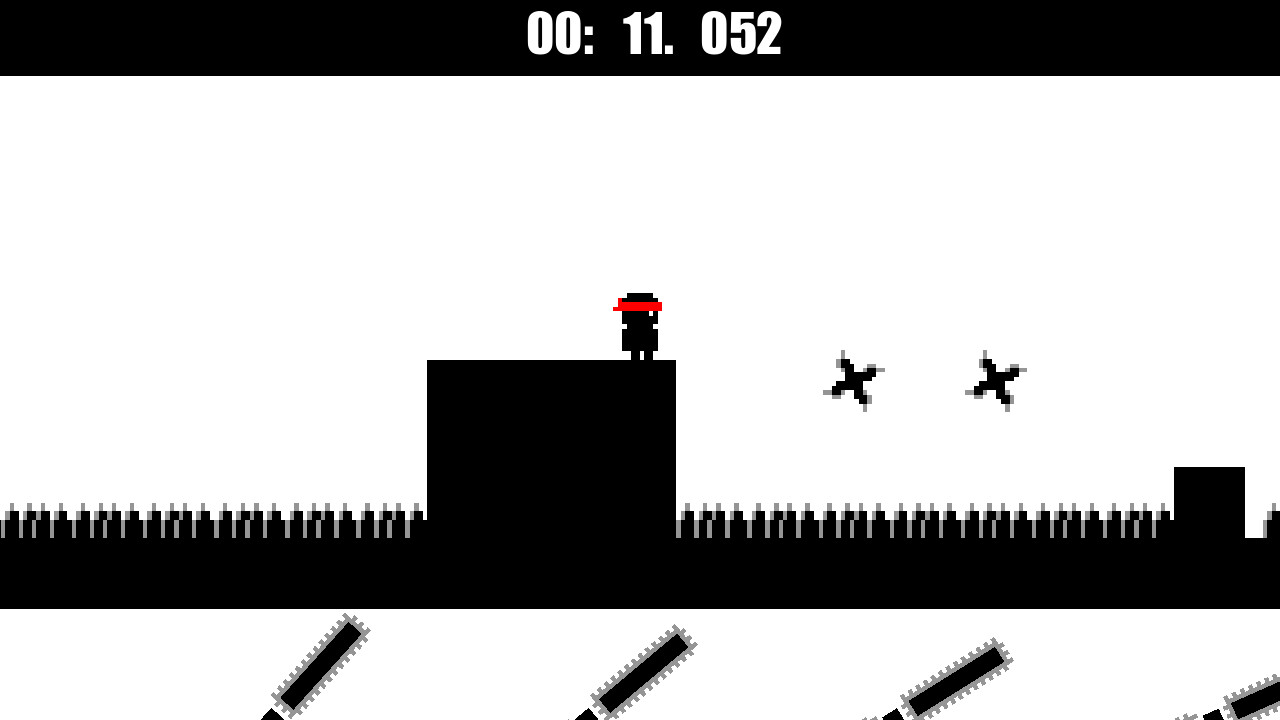Select the large black platform block
The image size is (1280, 720).
click(x=550, y=440)
